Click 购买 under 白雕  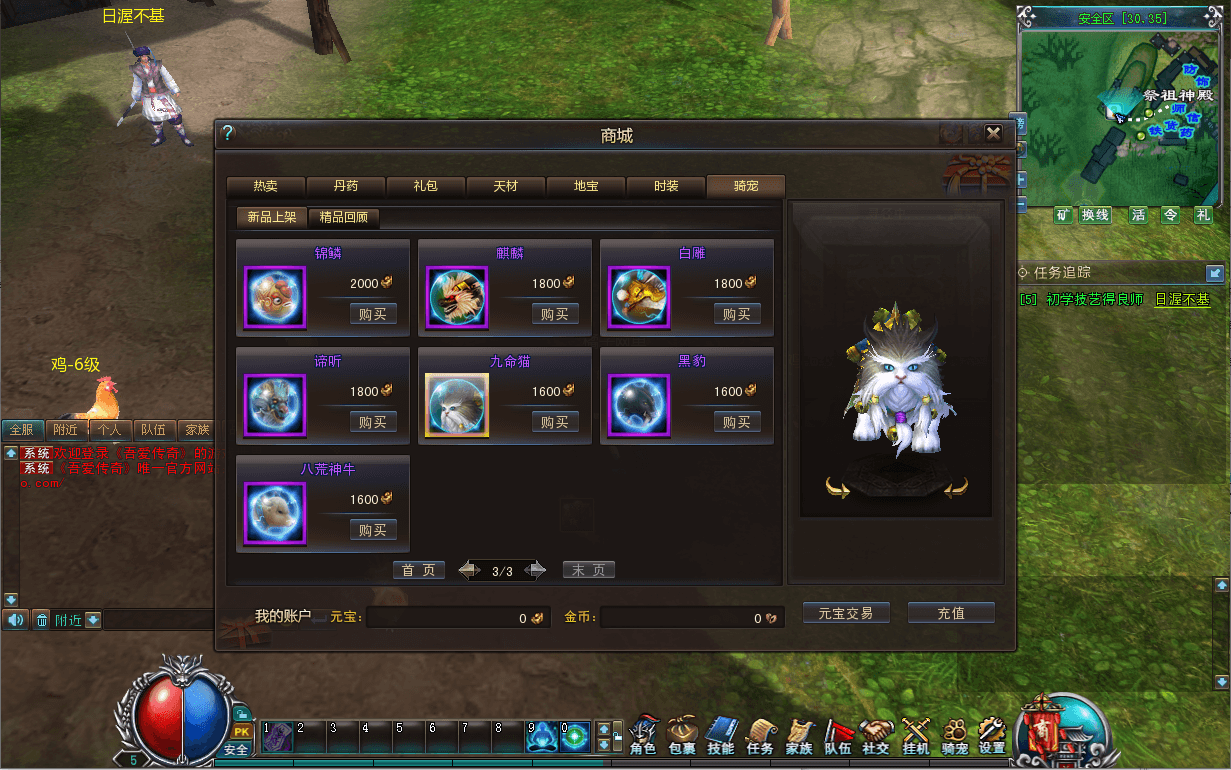point(736,314)
